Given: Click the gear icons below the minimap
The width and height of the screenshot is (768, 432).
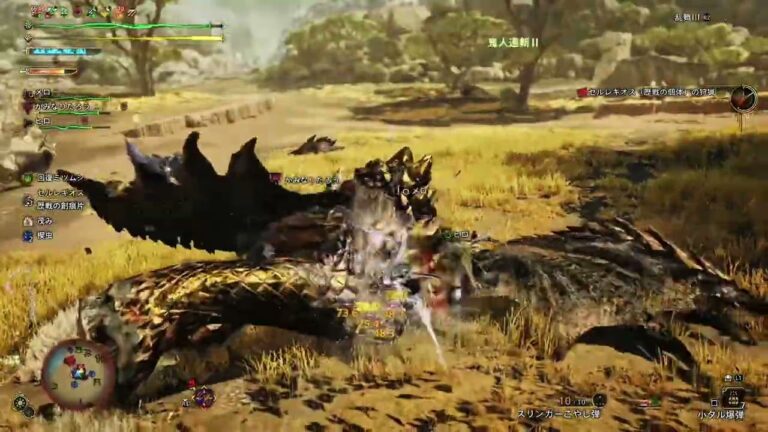Looking at the screenshot, I should tap(20, 404).
